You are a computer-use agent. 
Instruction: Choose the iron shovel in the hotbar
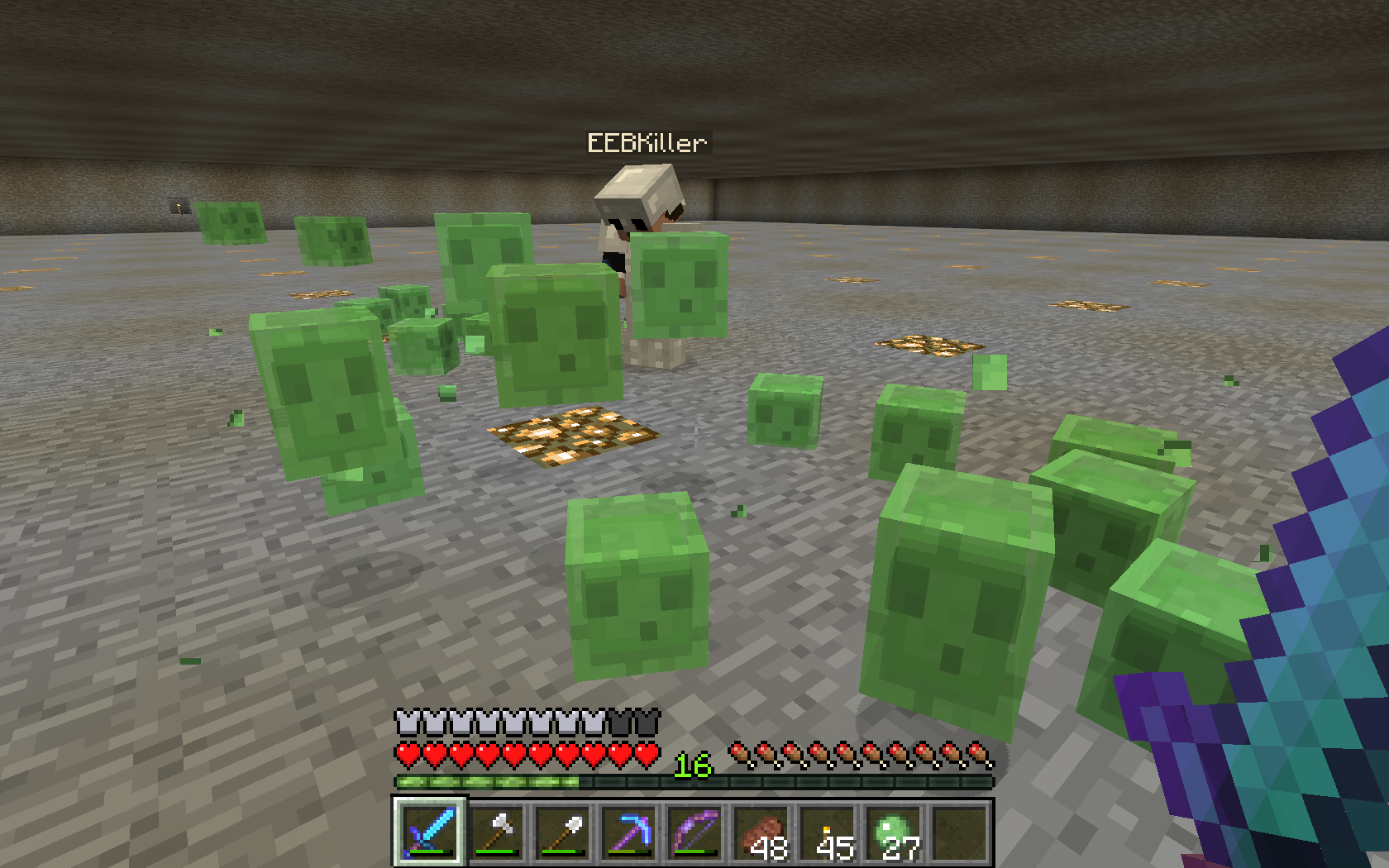pos(562,831)
